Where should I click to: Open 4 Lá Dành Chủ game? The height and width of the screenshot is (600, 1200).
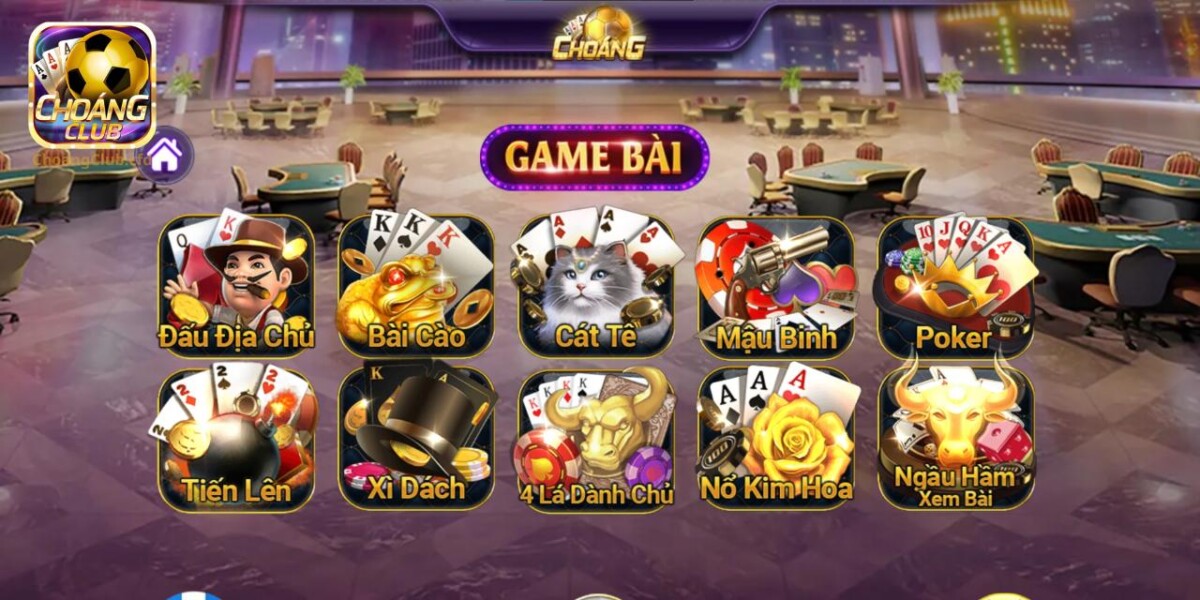click(x=596, y=440)
